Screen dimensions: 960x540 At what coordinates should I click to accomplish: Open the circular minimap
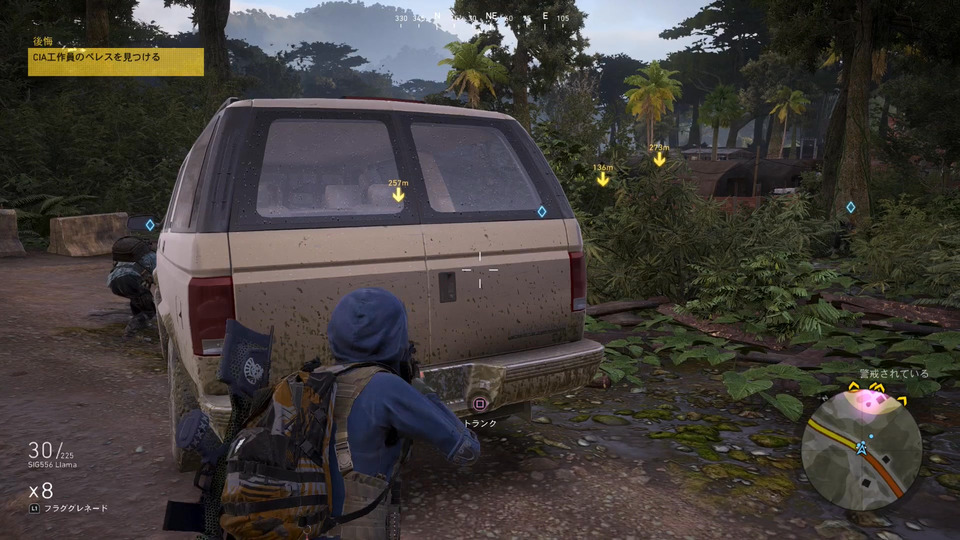(x=861, y=449)
